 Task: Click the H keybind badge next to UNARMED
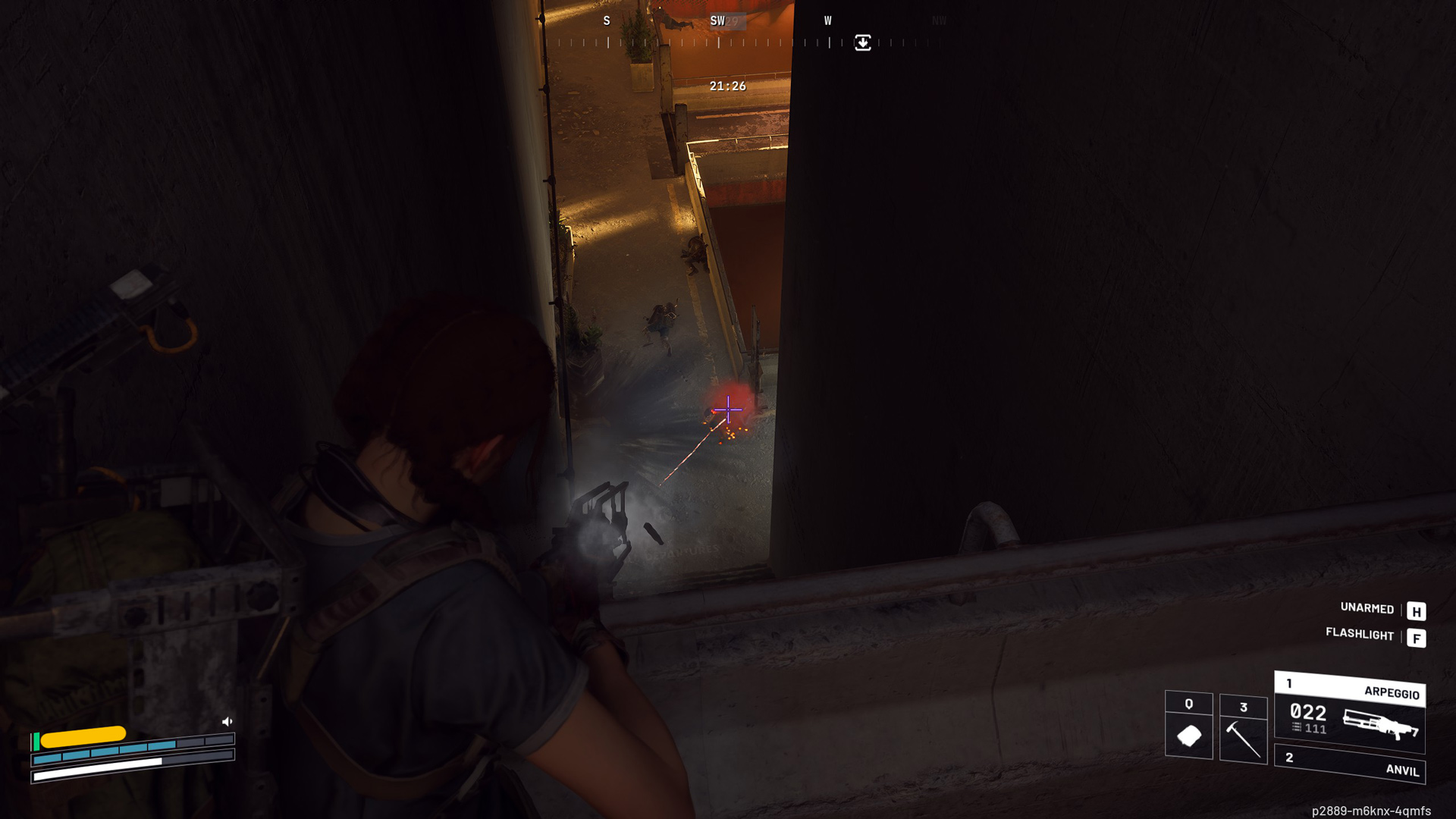point(1417,610)
